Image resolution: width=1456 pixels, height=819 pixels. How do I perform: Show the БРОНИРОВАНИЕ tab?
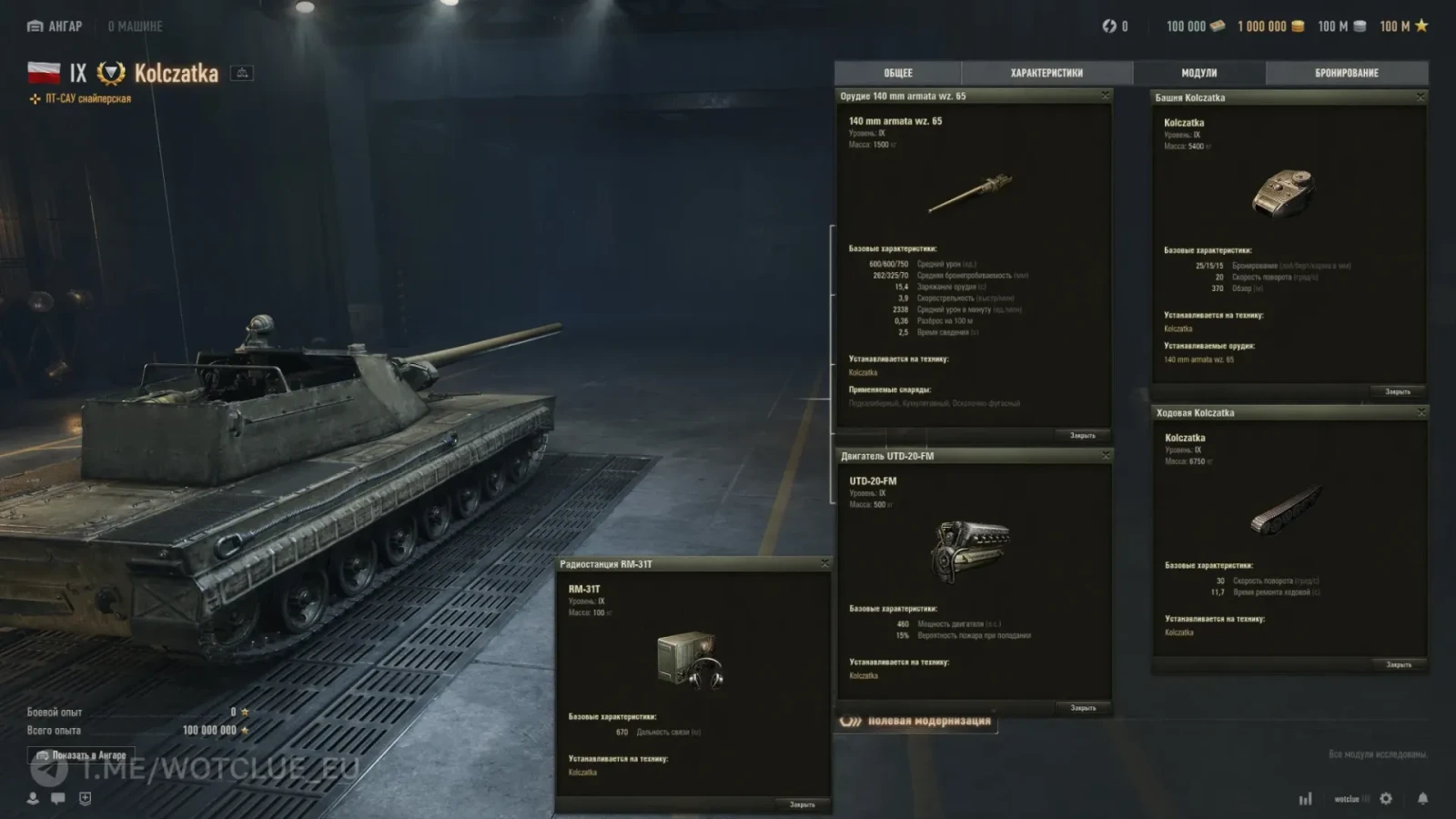[1346, 73]
